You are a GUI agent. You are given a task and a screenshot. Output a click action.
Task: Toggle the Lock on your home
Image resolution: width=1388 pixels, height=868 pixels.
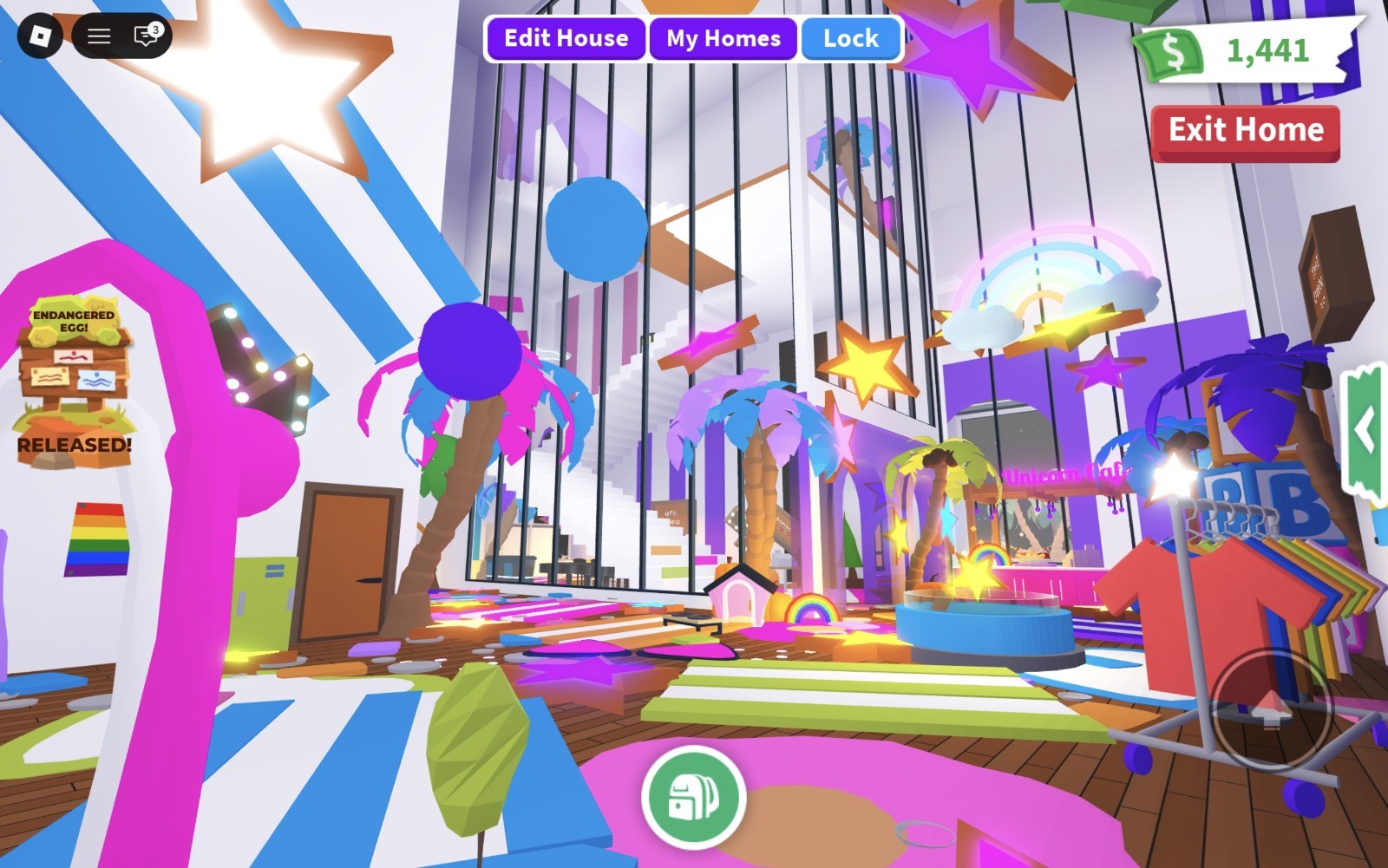pos(850,37)
